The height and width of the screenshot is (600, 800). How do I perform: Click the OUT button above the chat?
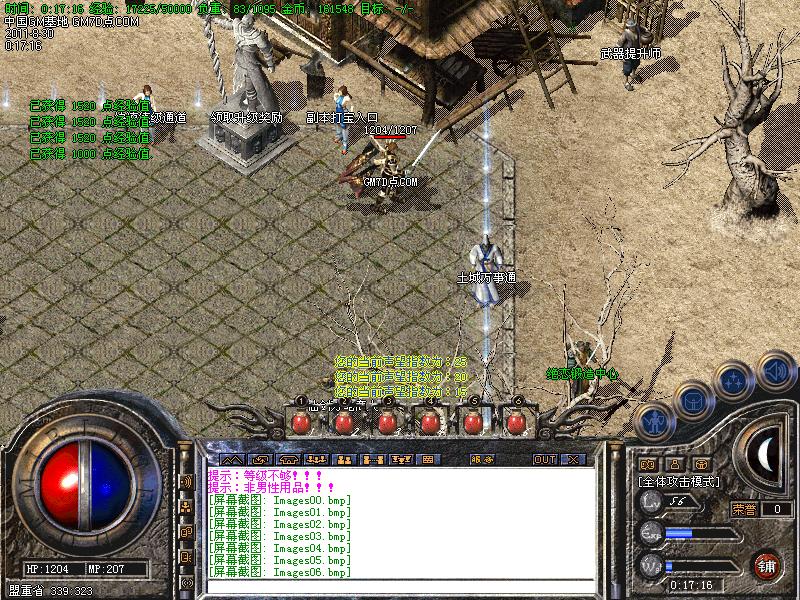[x=544, y=460]
